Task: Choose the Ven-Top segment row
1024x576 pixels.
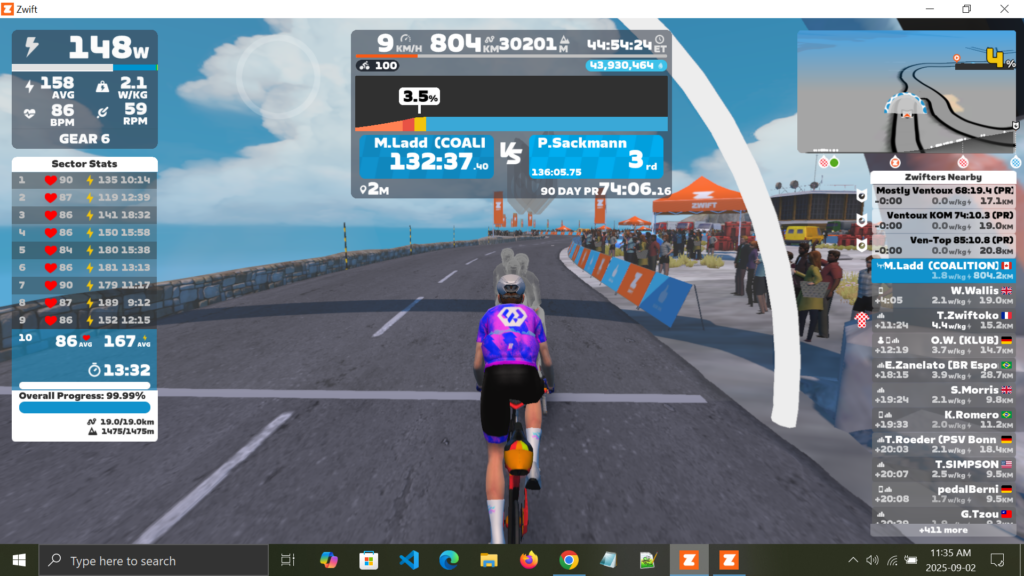Action: 943,245
